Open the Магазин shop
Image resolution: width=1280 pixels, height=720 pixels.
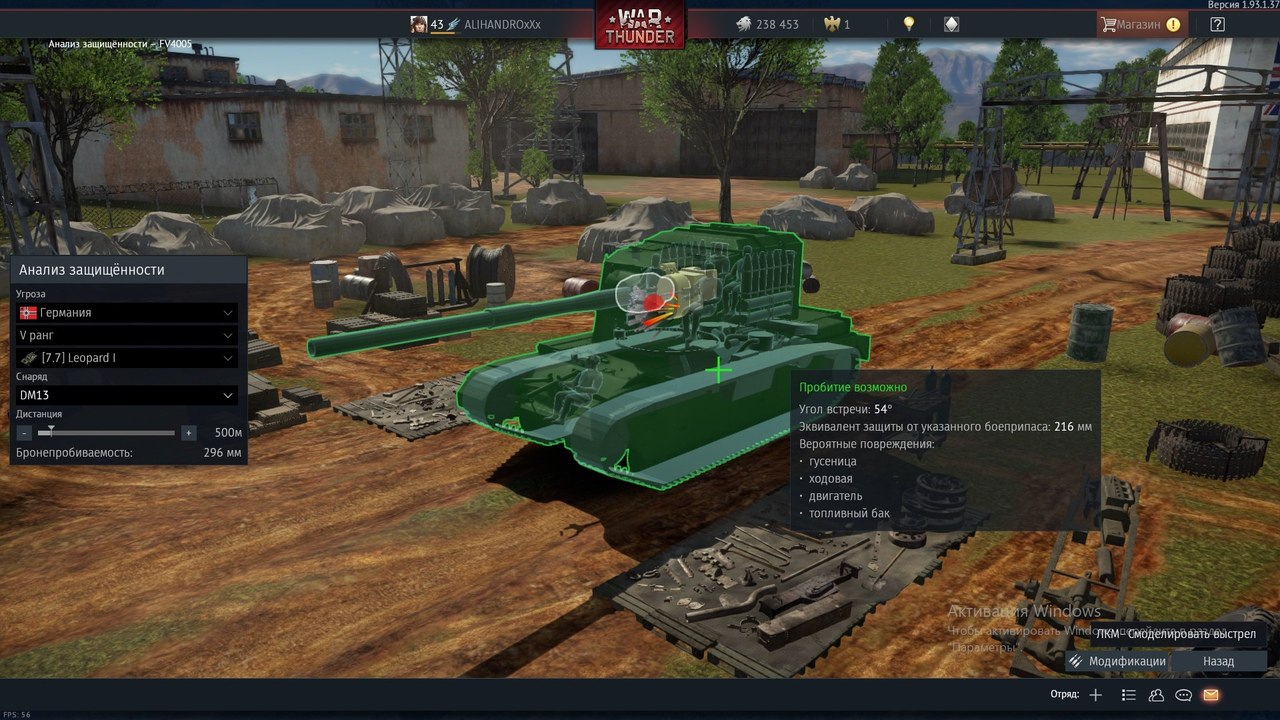pyautogui.click(x=1141, y=24)
